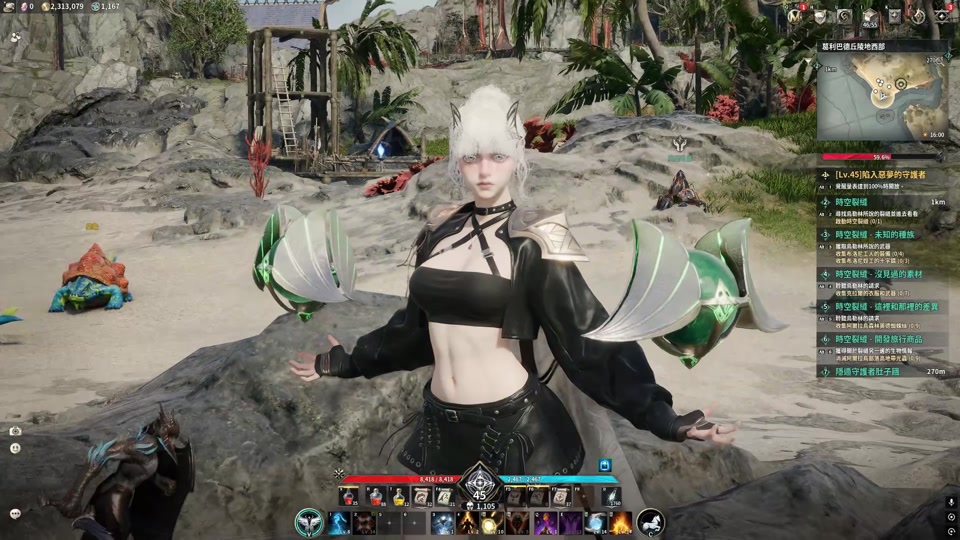Open the chat bubble icon at lower left
The height and width of the screenshot is (540, 960).
[x=15, y=513]
